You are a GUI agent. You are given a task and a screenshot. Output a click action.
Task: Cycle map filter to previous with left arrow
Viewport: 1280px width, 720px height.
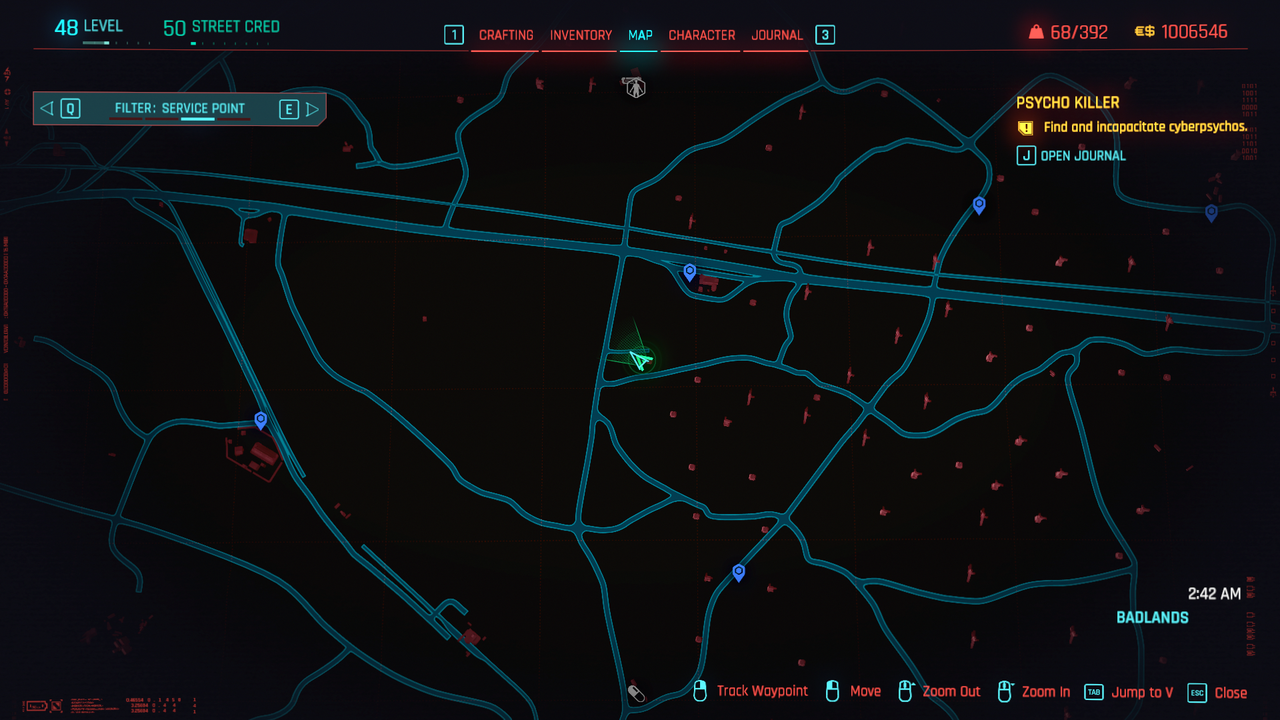click(46, 109)
